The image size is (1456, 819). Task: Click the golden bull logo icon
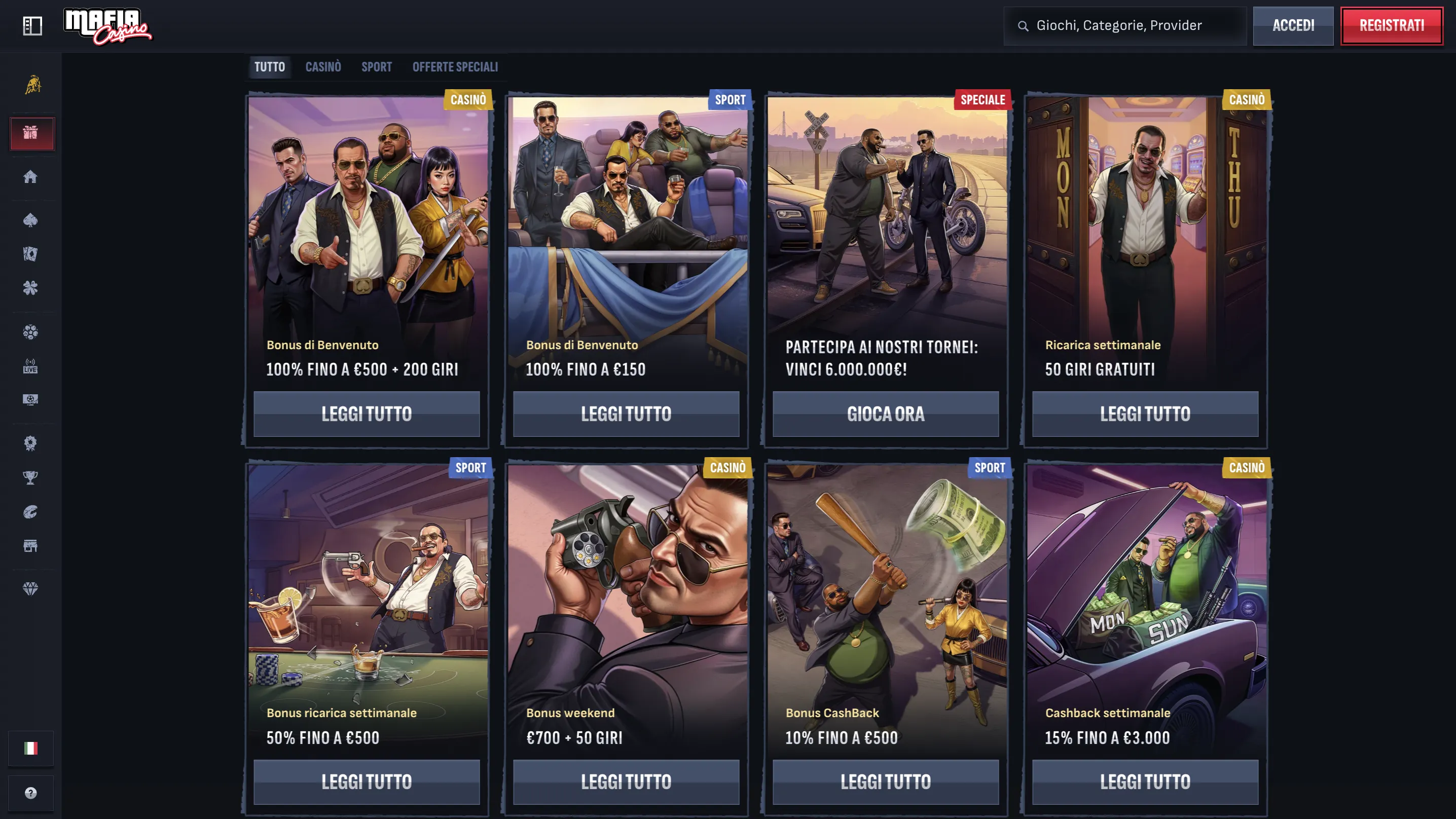31,85
